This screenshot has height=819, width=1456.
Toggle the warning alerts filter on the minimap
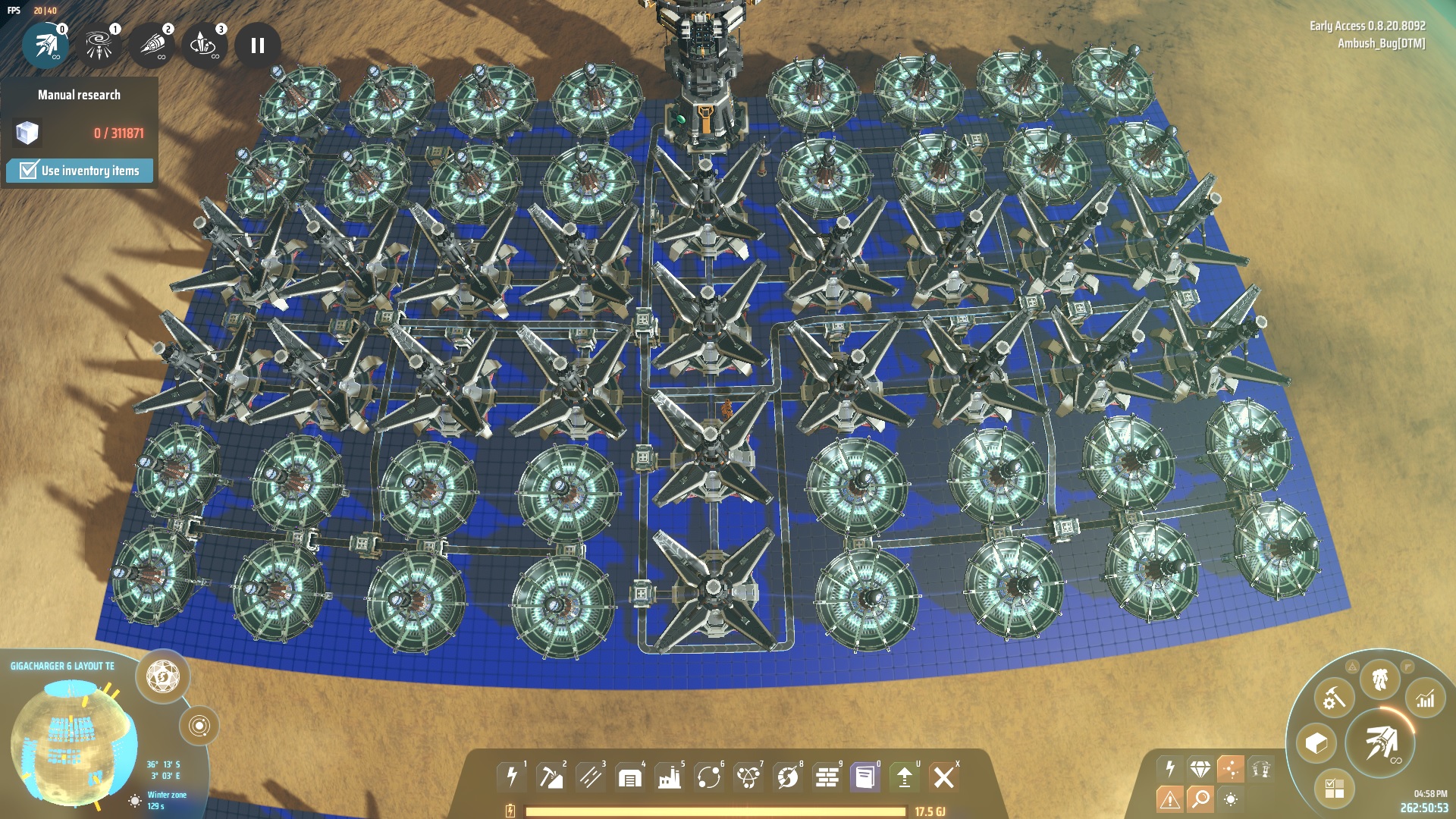click(x=1170, y=798)
